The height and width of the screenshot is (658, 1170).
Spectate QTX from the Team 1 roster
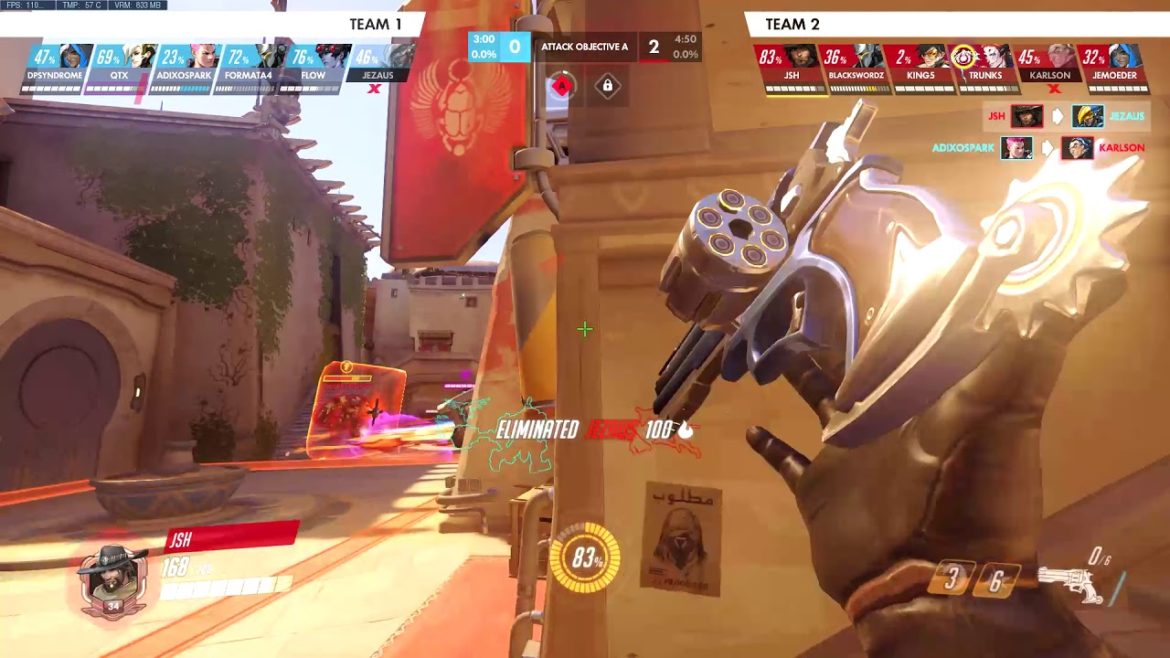pos(117,66)
